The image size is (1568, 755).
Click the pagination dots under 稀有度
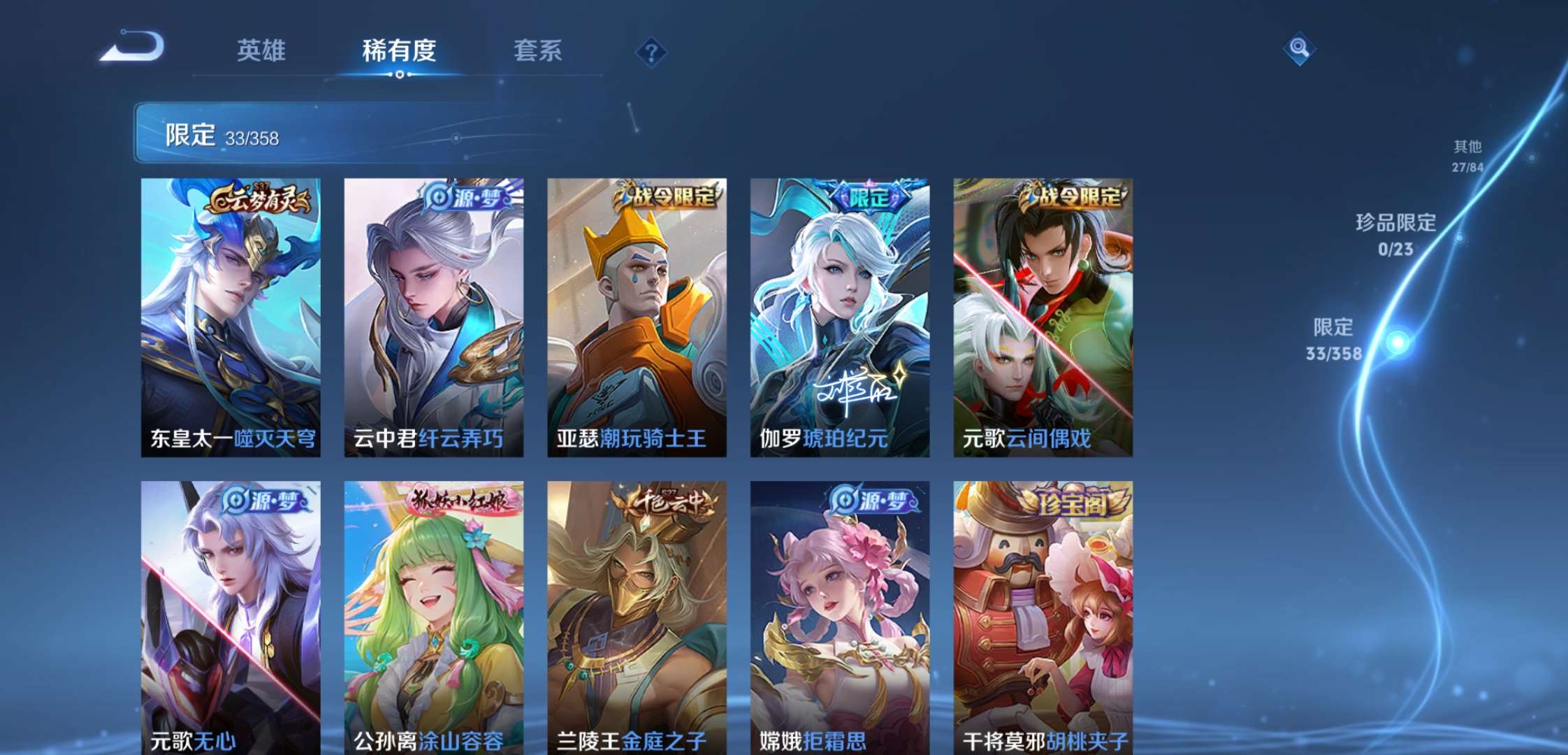coord(398,75)
